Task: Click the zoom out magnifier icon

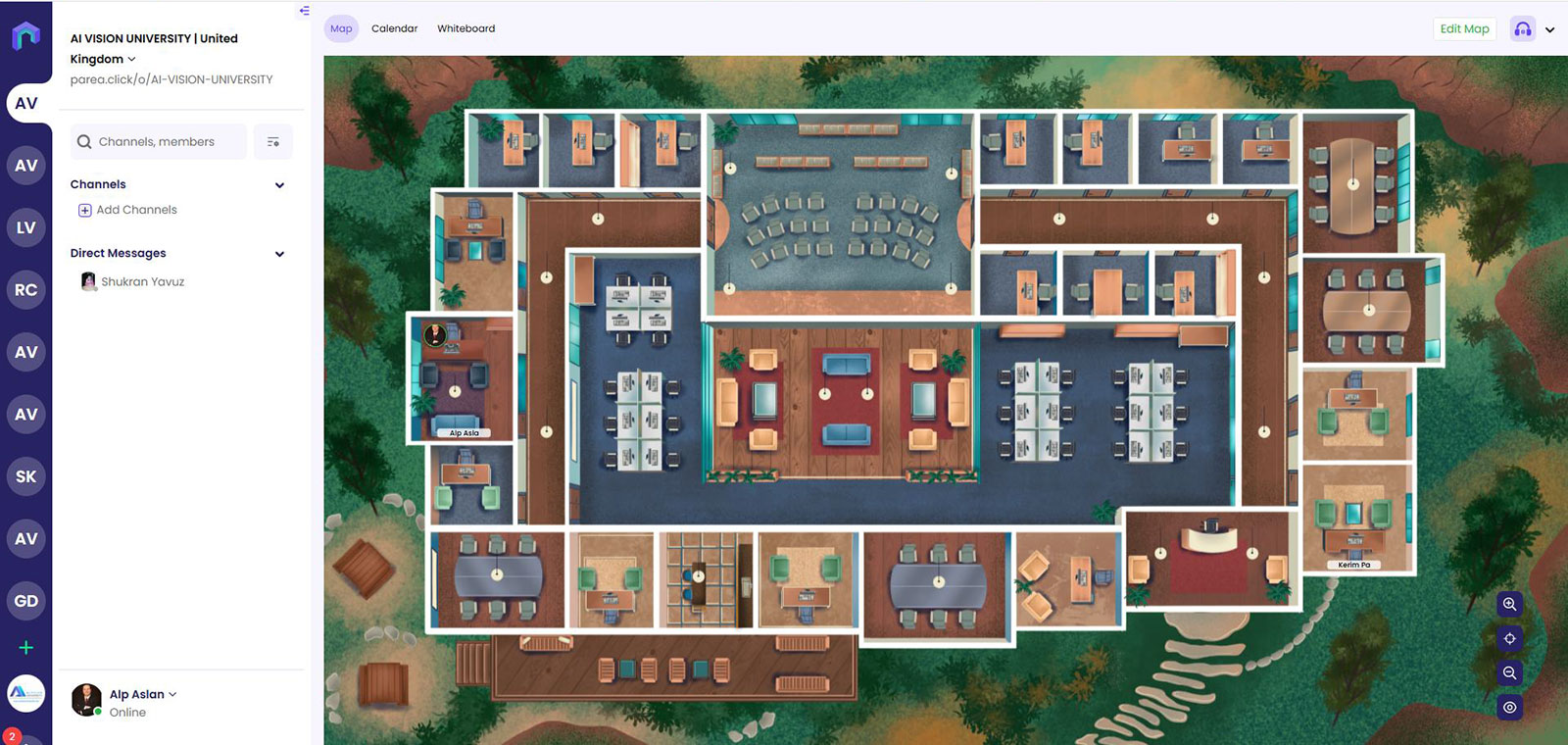Action: click(1509, 673)
